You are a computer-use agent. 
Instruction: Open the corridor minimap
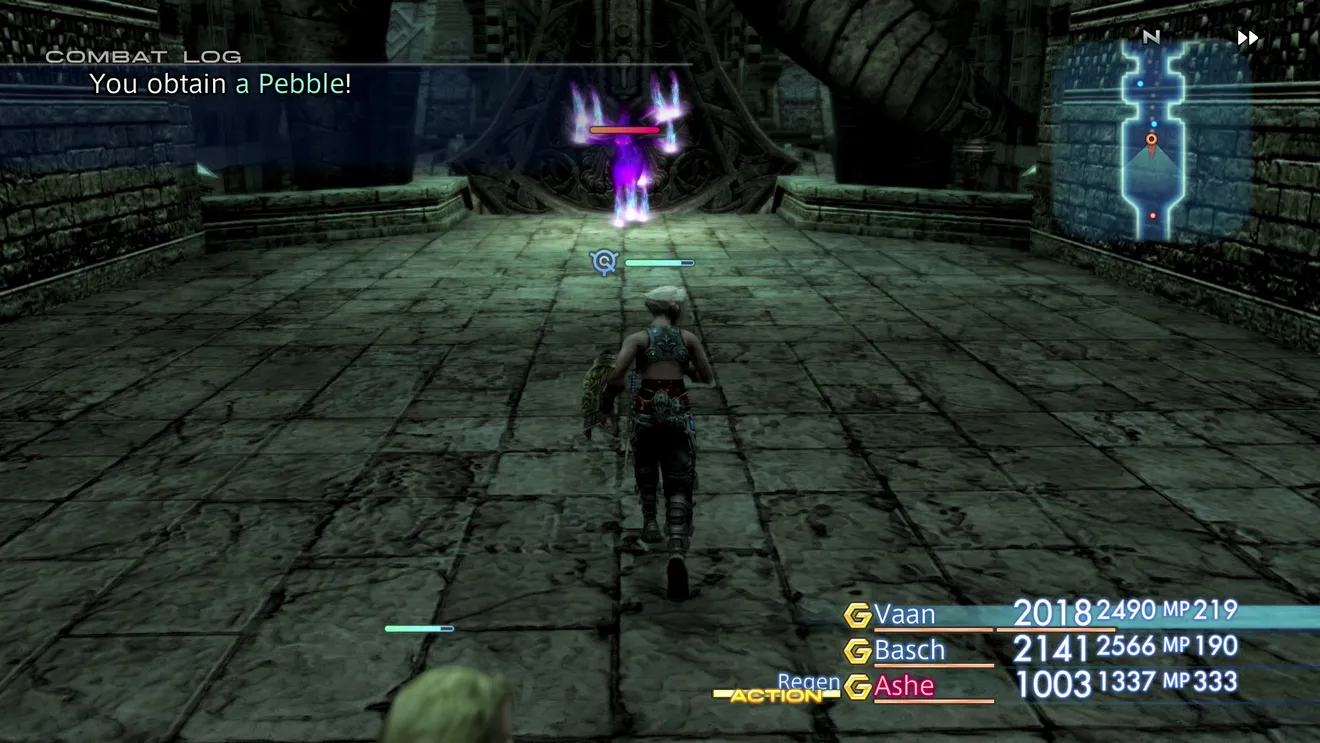(x=1152, y=139)
